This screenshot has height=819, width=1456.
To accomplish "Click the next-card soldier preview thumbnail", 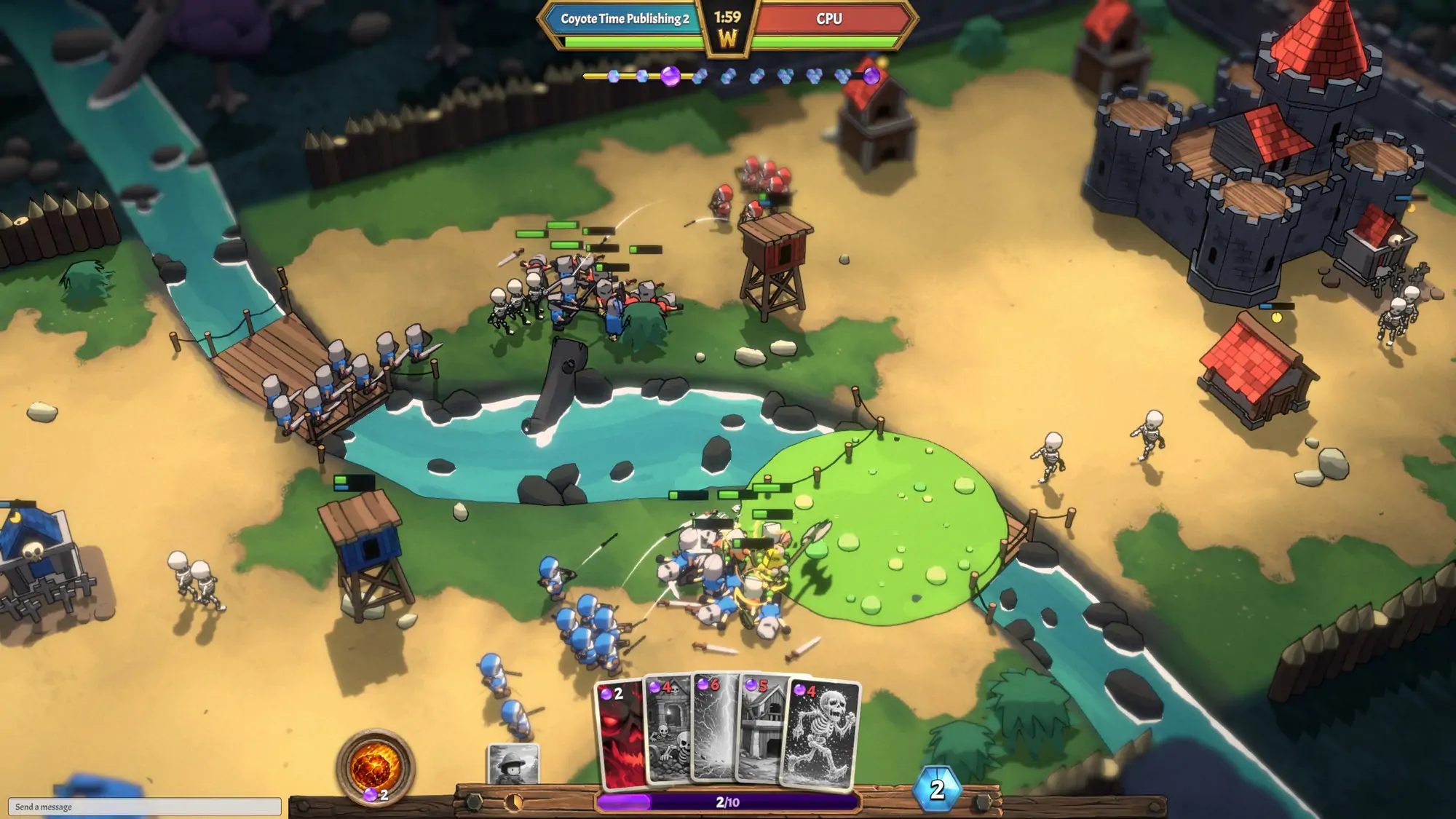I will (x=513, y=764).
